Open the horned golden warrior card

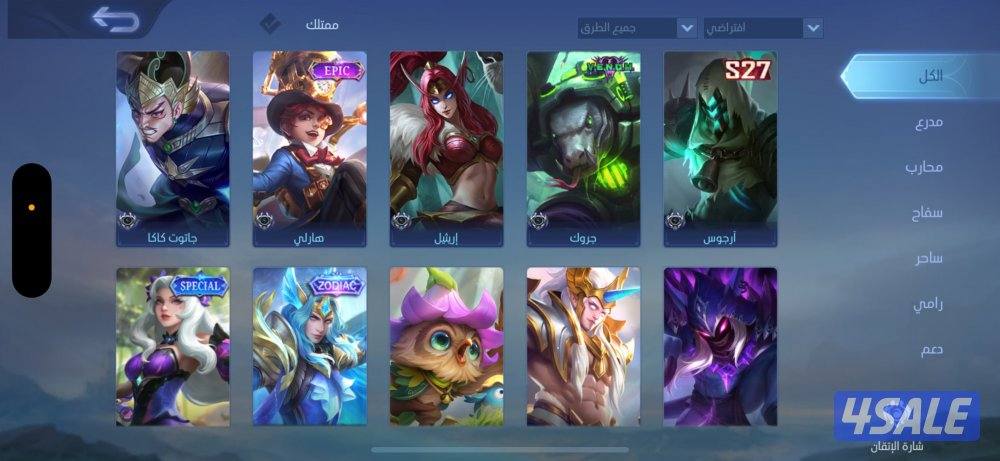click(583, 346)
